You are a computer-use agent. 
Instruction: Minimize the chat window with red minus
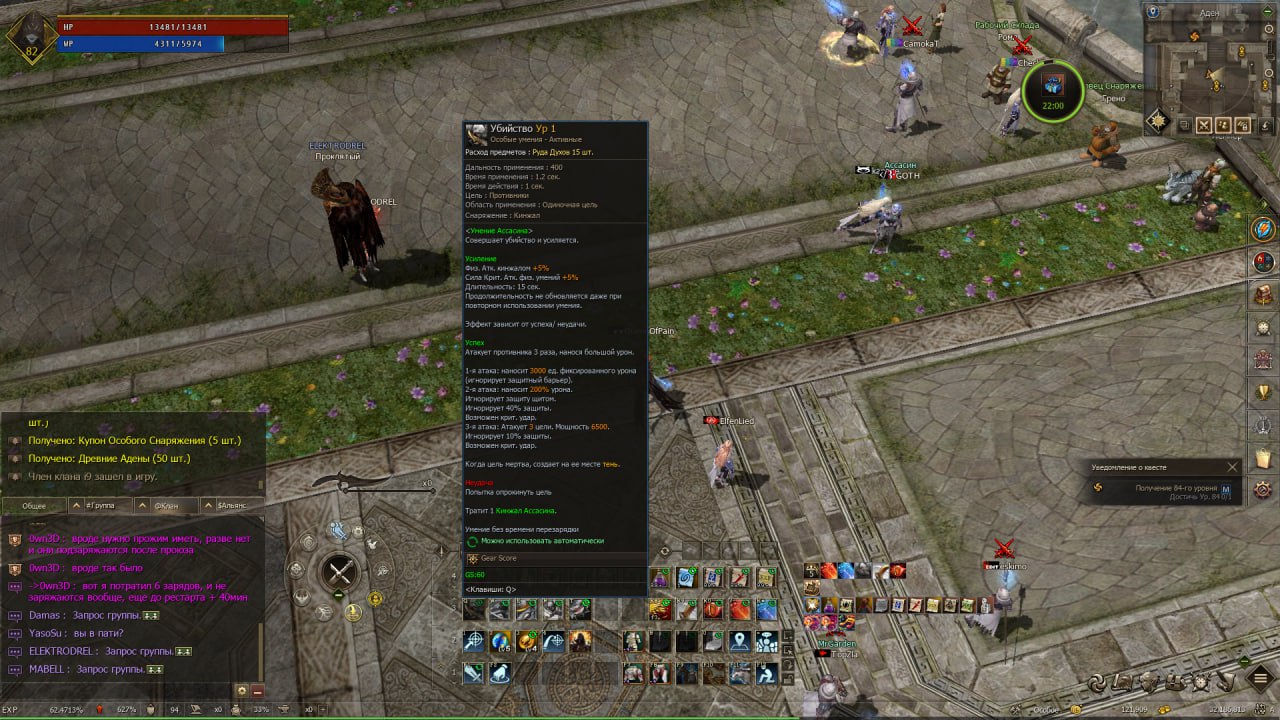tap(257, 690)
